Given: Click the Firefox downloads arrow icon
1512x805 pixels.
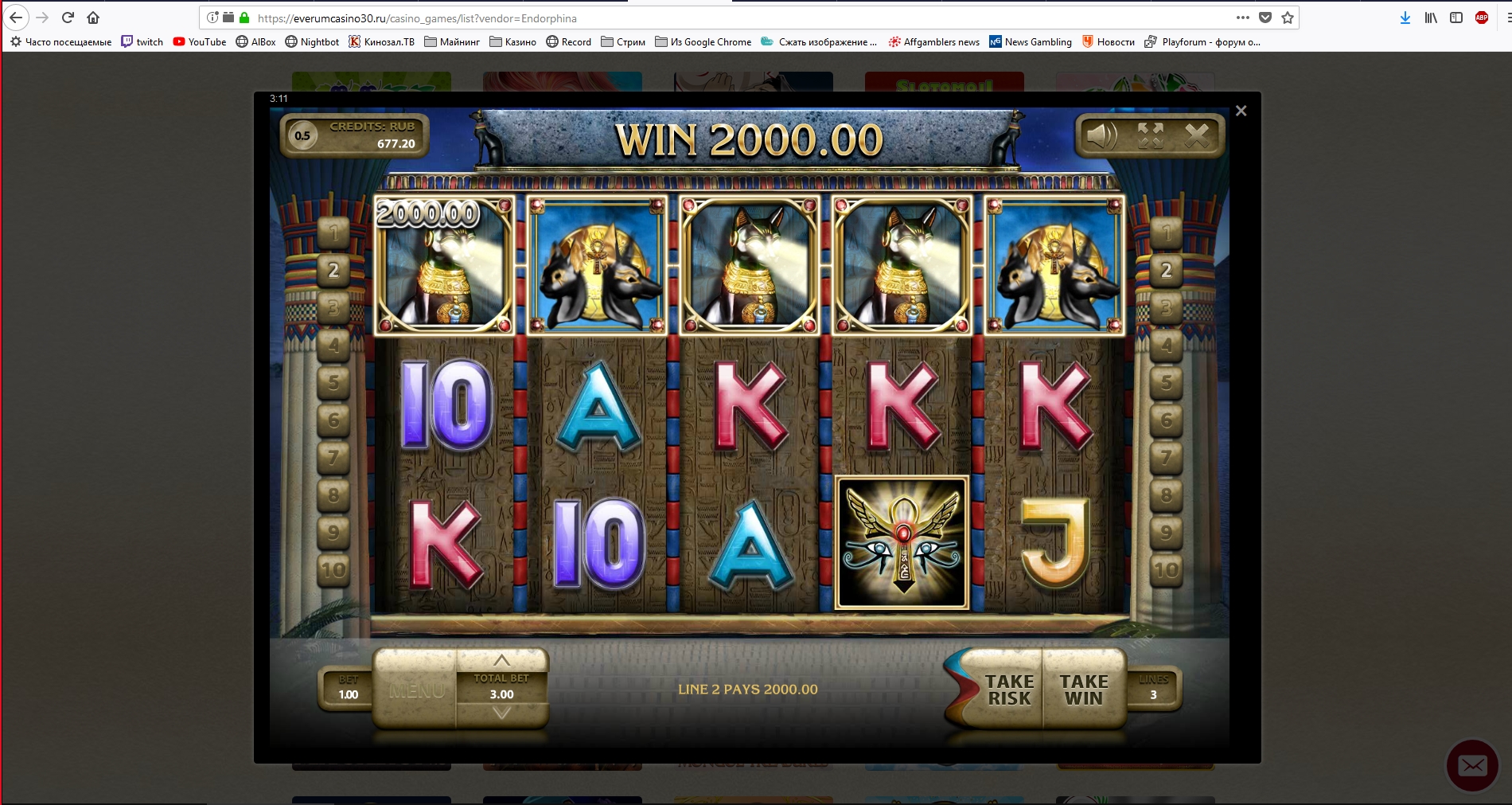Looking at the screenshot, I should click(x=1404, y=18).
